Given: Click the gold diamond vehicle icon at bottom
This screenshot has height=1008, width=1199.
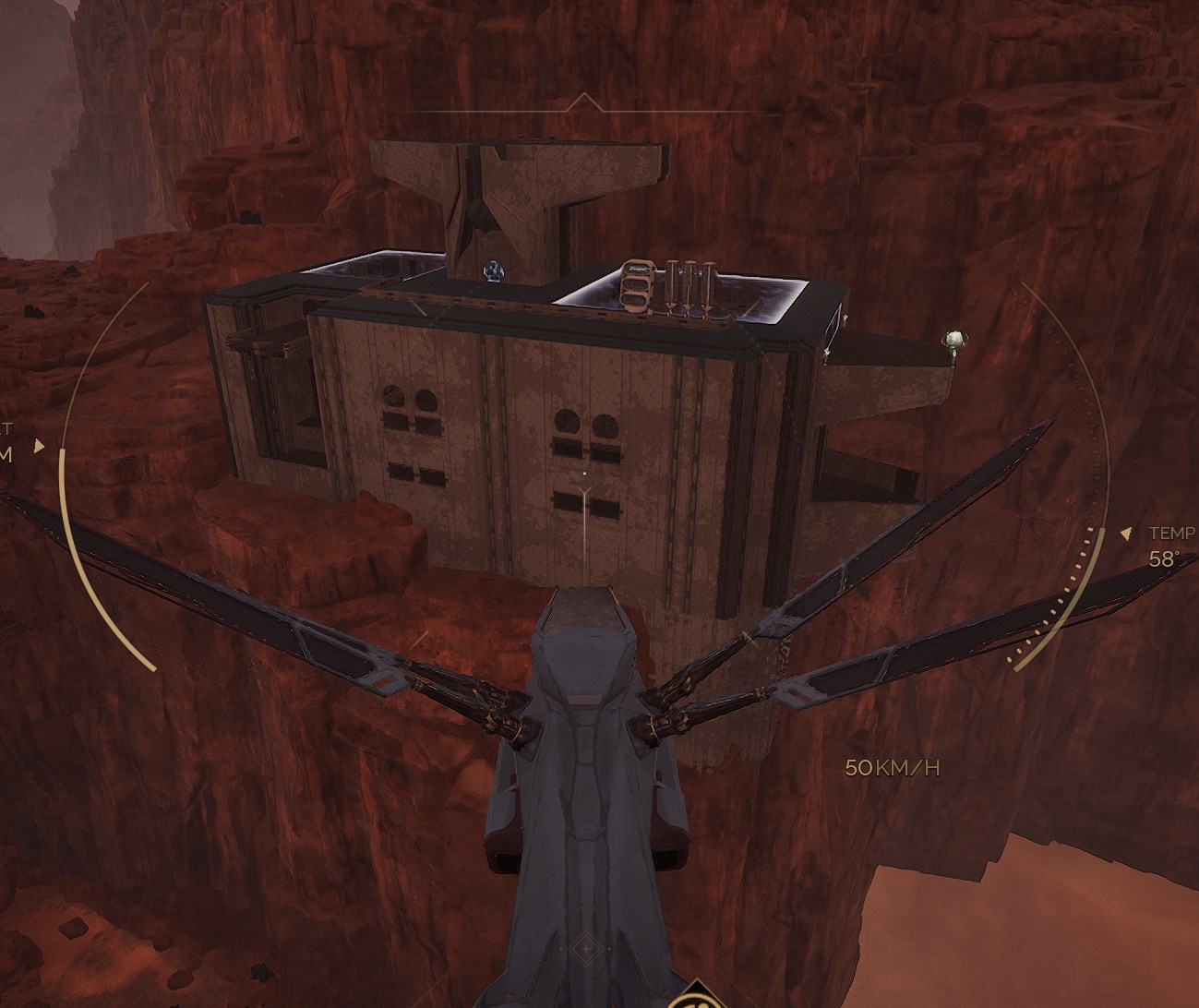Looking at the screenshot, I should point(696,998).
